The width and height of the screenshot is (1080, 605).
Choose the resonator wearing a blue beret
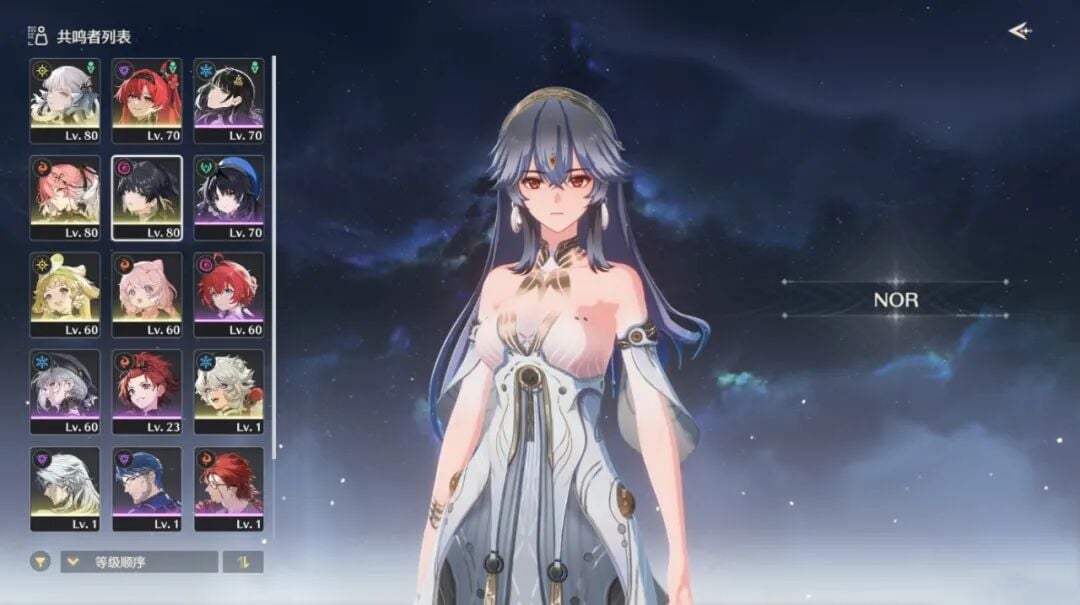coord(229,197)
